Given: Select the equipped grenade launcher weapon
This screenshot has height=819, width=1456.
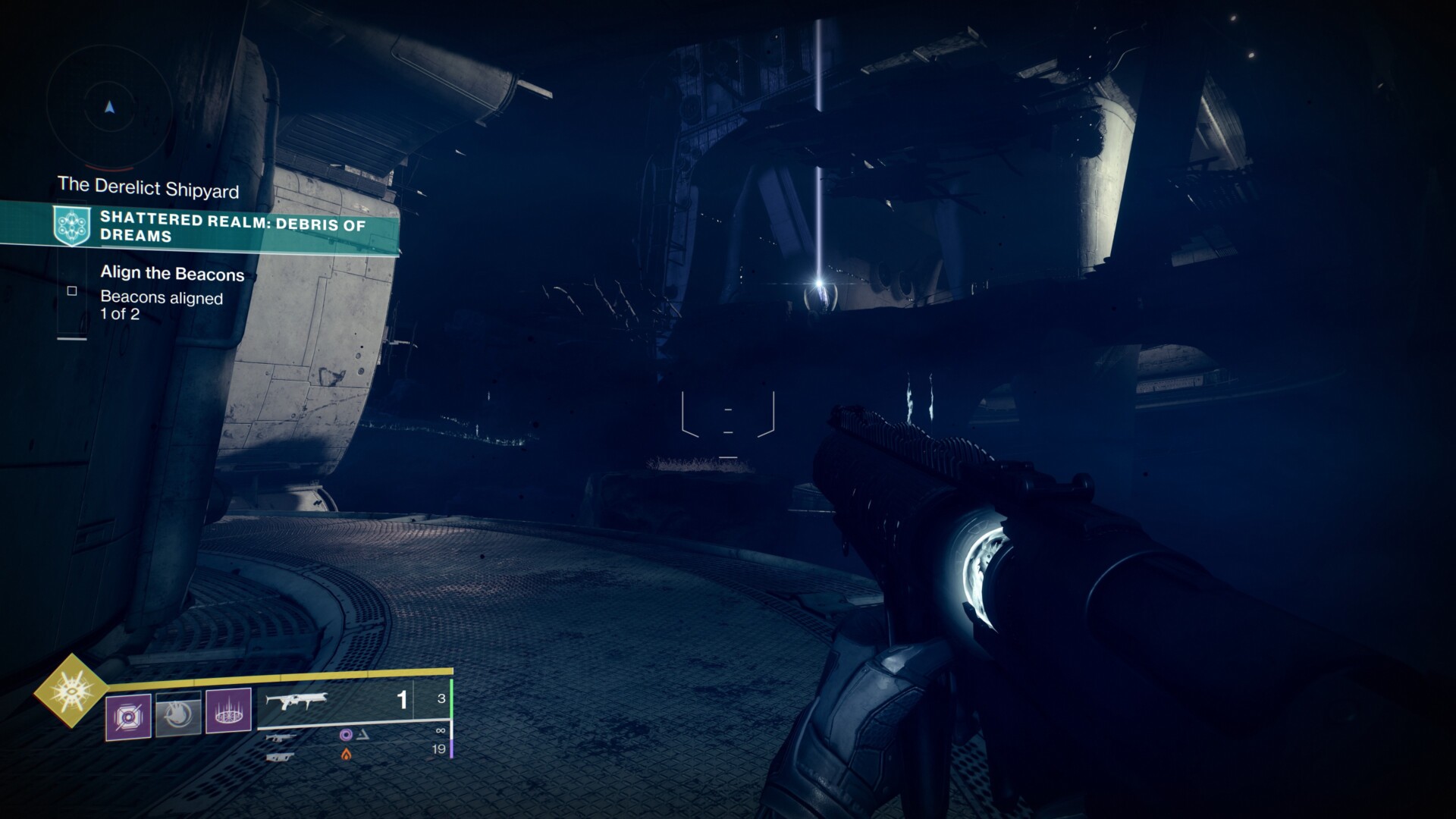Looking at the screenshot, I should [x=292, y=701].
